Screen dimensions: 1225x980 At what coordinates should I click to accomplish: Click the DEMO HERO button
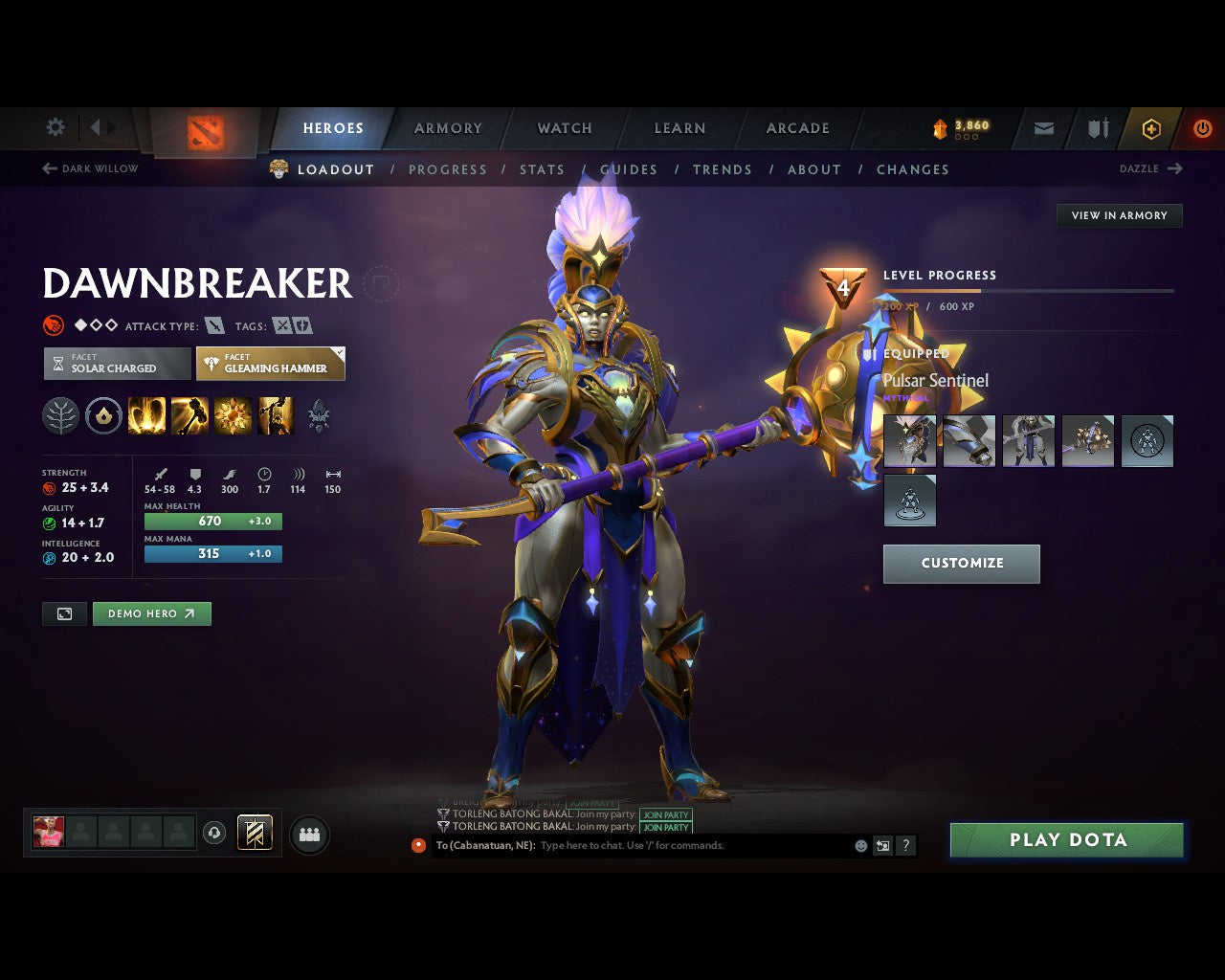151,613
